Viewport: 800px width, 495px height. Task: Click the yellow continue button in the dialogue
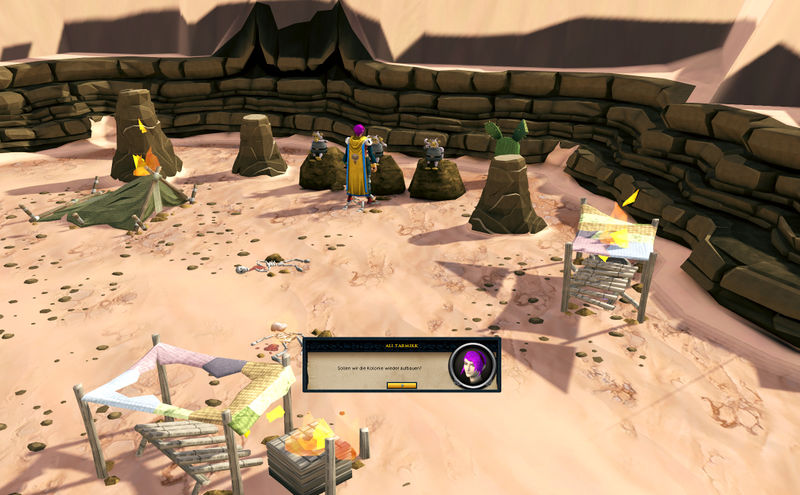click(401, 385)
